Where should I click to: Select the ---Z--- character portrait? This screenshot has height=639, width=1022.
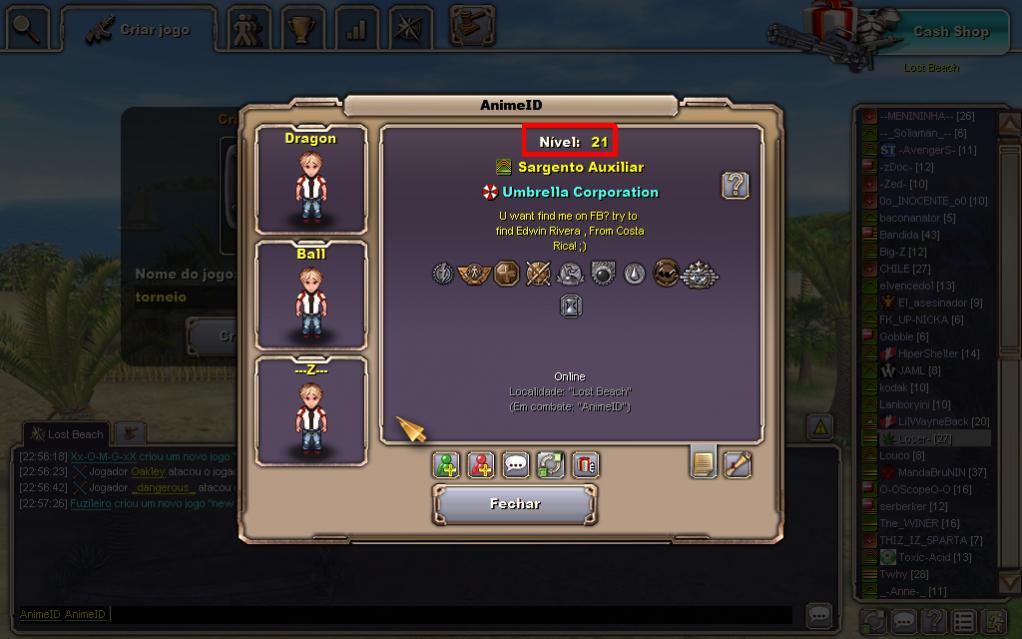click(310, 411)
